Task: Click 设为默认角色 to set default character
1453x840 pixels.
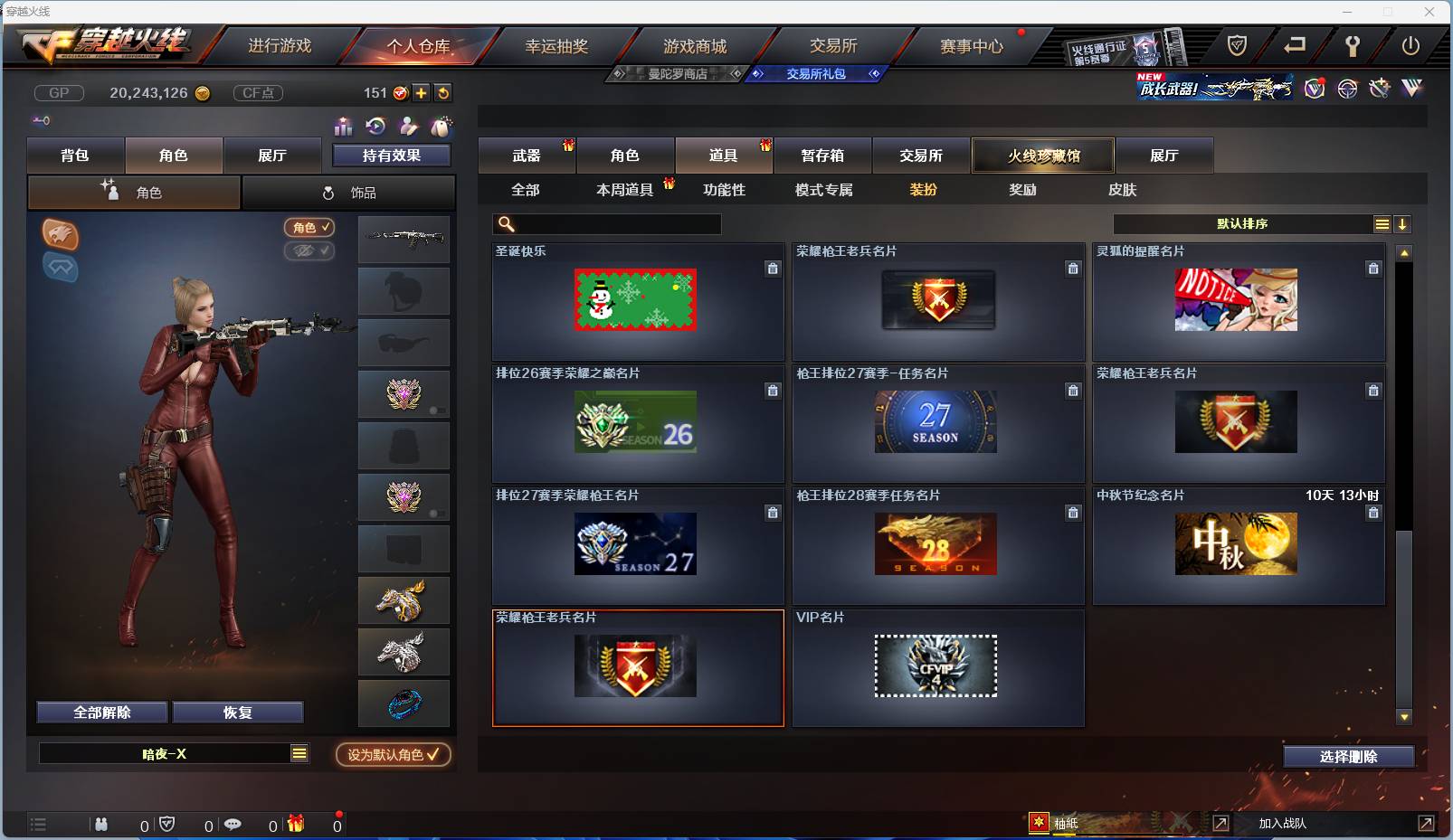Action: pyautogui.click(x=392, y=755)
